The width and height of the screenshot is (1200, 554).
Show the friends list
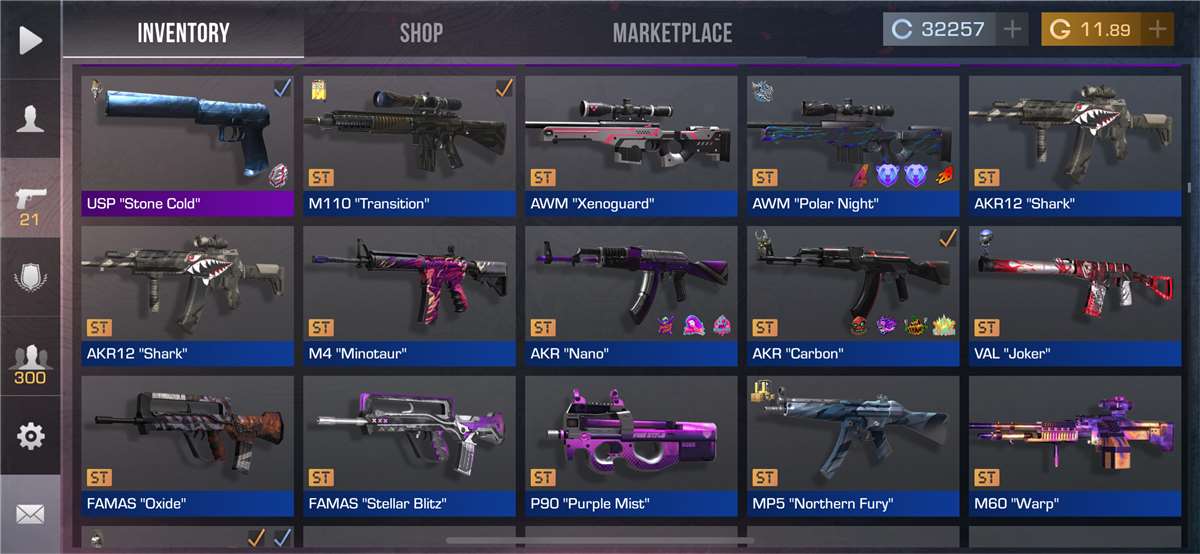point(30,364)
